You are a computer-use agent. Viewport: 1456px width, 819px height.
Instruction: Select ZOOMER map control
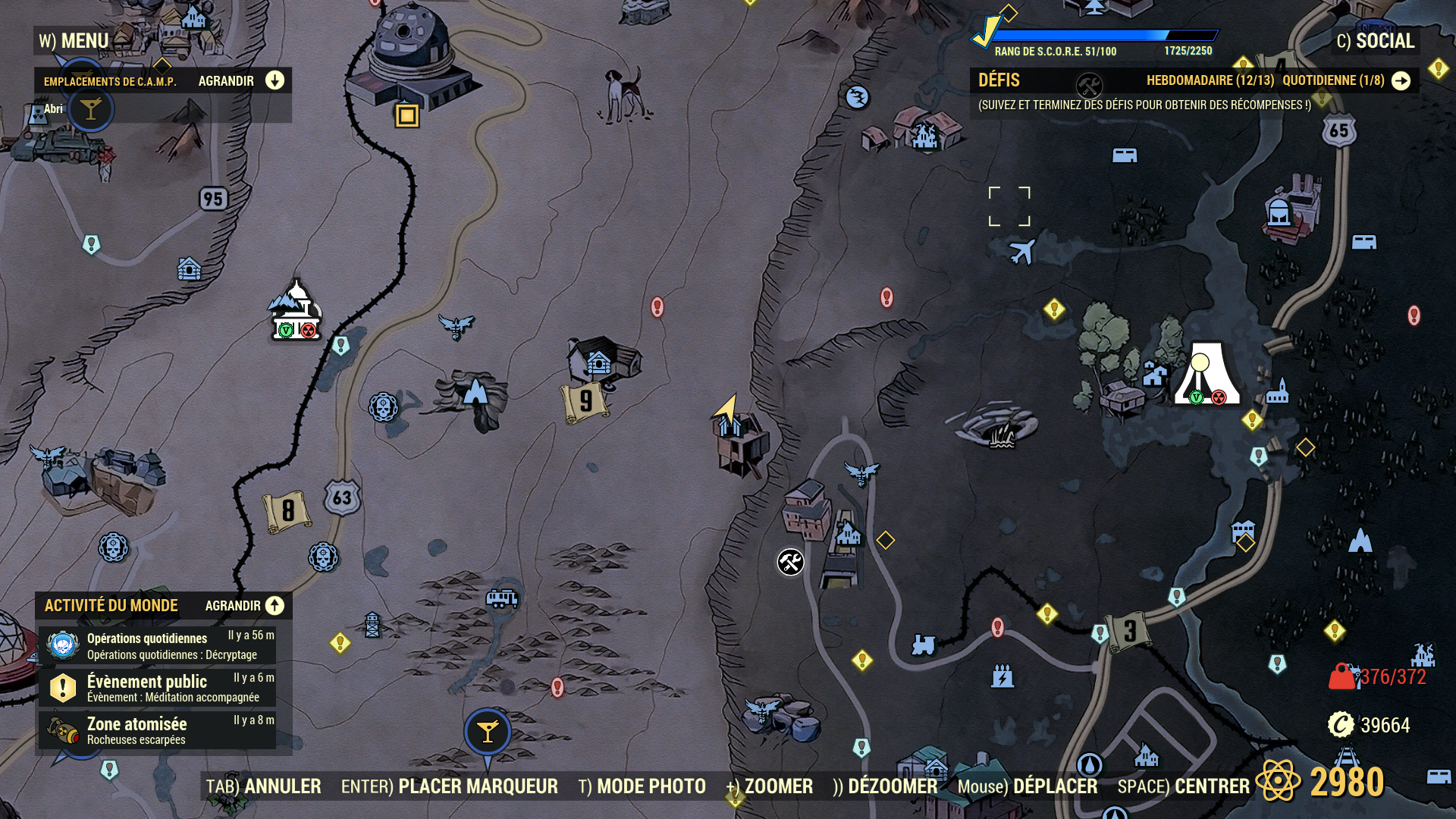click(x=770, y=786)
